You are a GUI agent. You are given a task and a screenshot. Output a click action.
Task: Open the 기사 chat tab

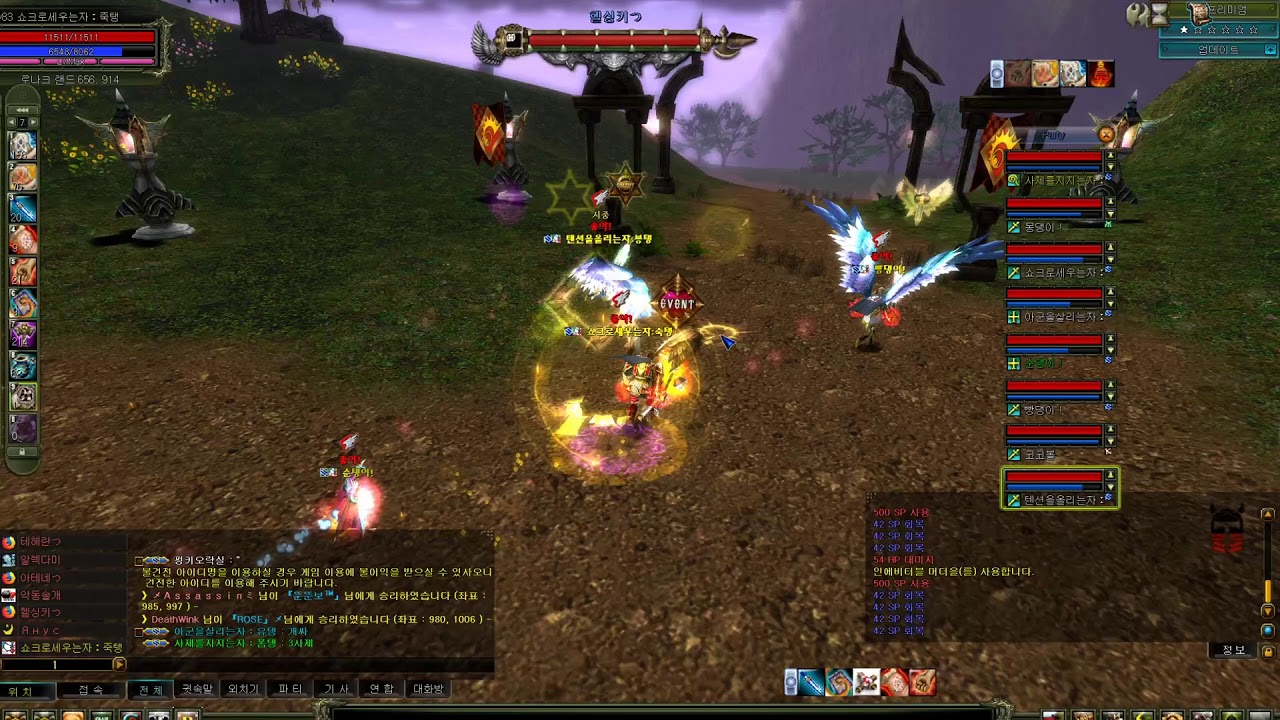336,689
